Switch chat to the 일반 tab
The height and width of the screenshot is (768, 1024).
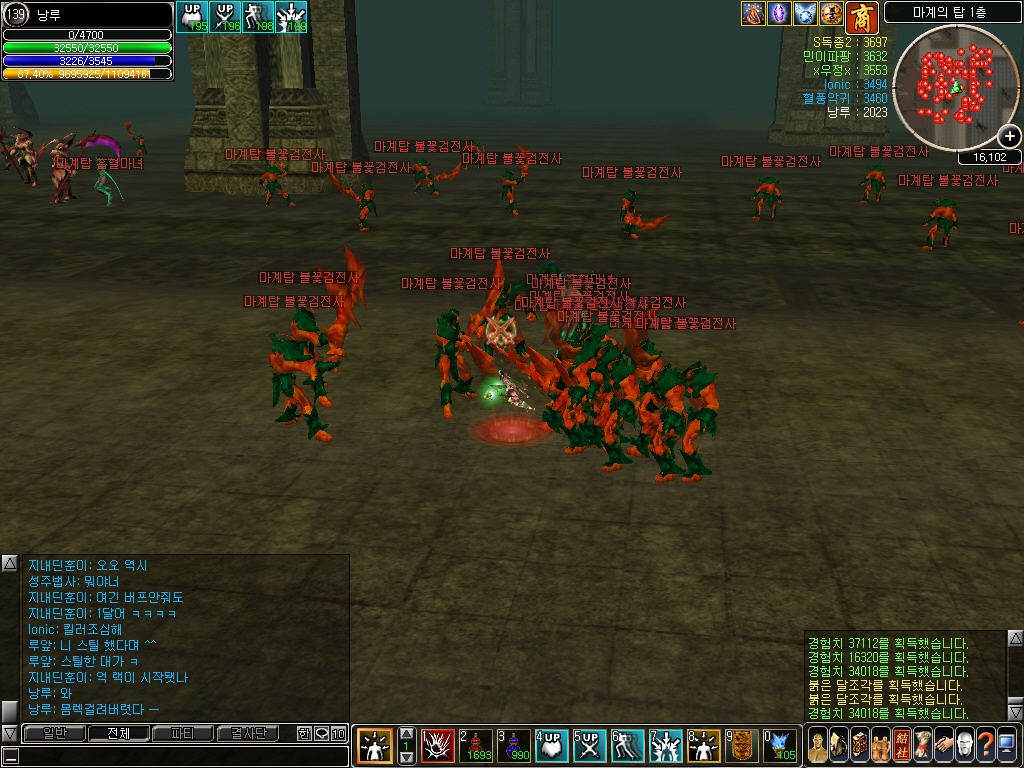coord(54,733)
